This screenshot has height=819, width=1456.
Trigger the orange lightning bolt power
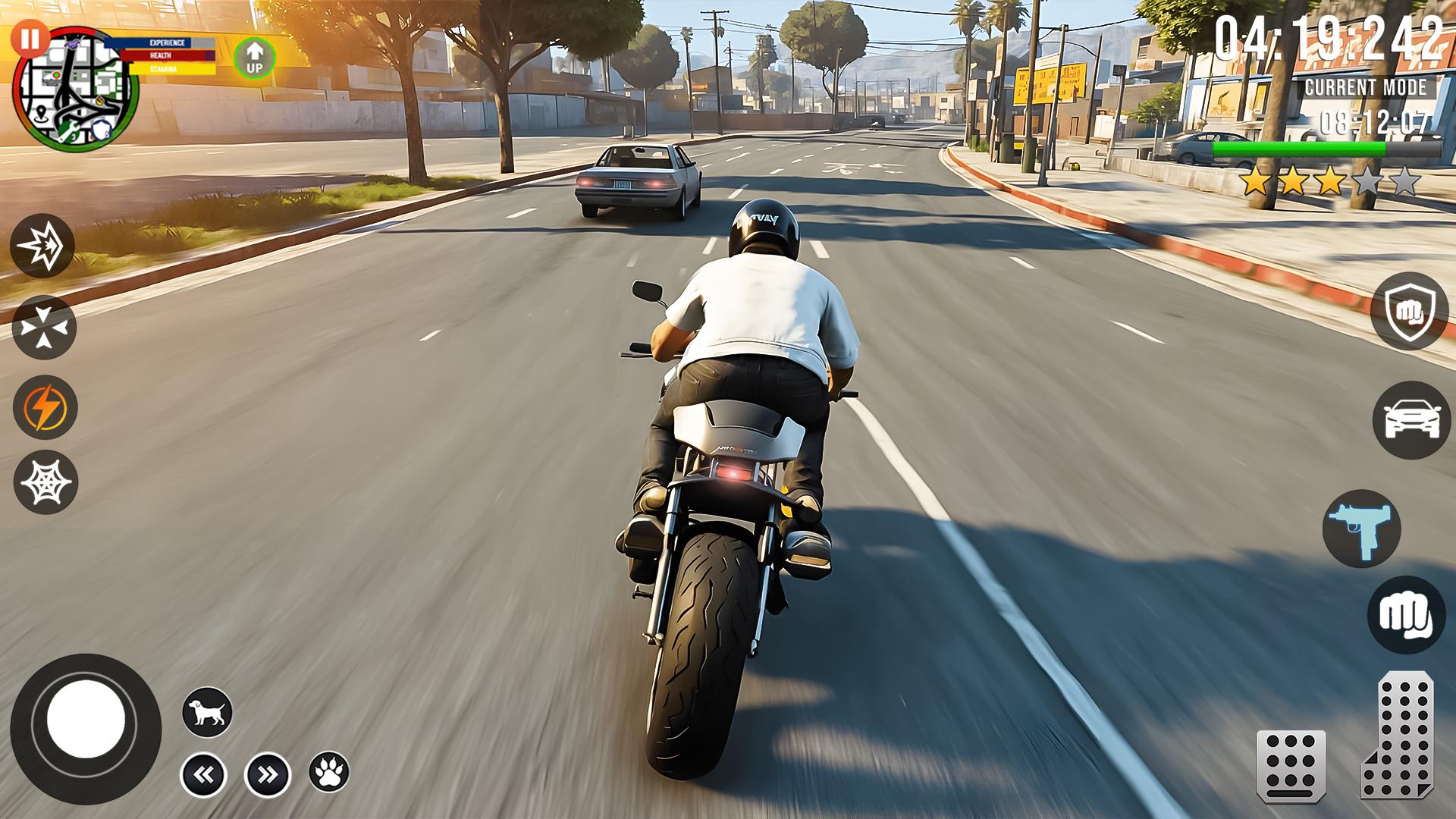(45, 407)
